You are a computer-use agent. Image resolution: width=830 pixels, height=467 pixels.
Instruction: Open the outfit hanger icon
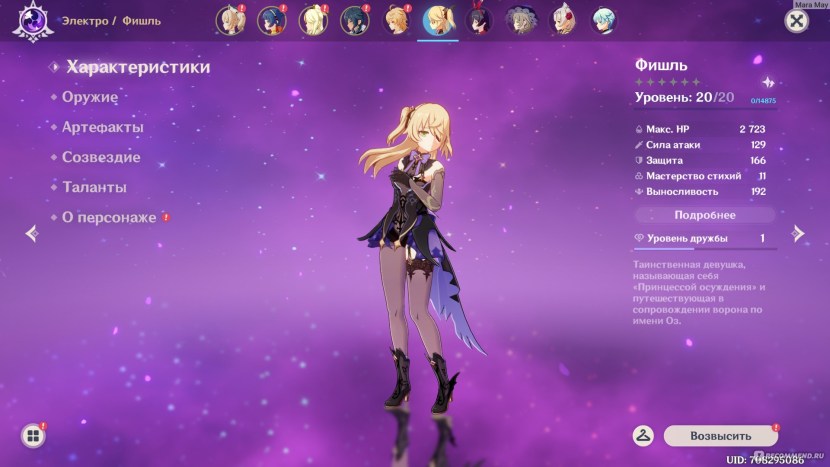point(642,435)
